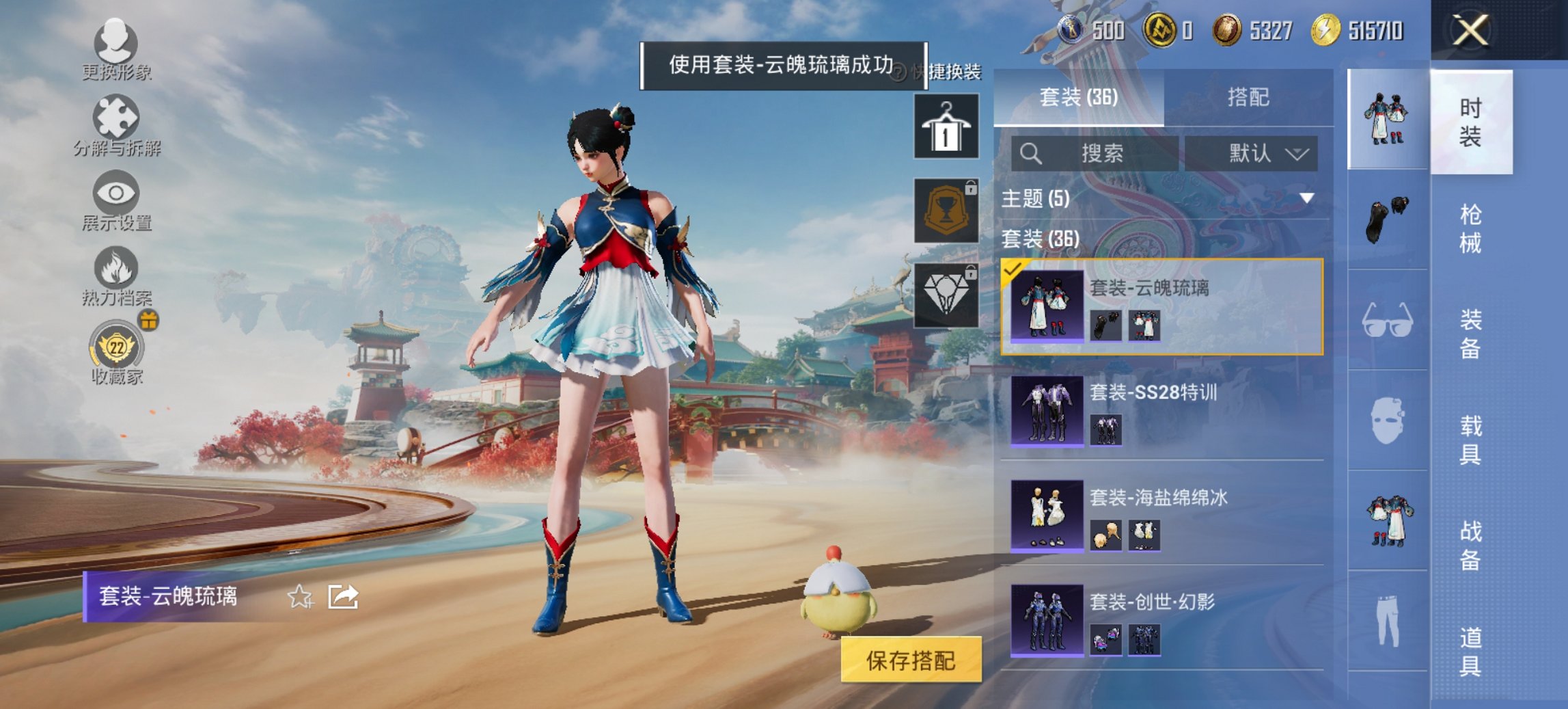
Task: Click inside the 搜索 search field
Action: point(1093,154)
